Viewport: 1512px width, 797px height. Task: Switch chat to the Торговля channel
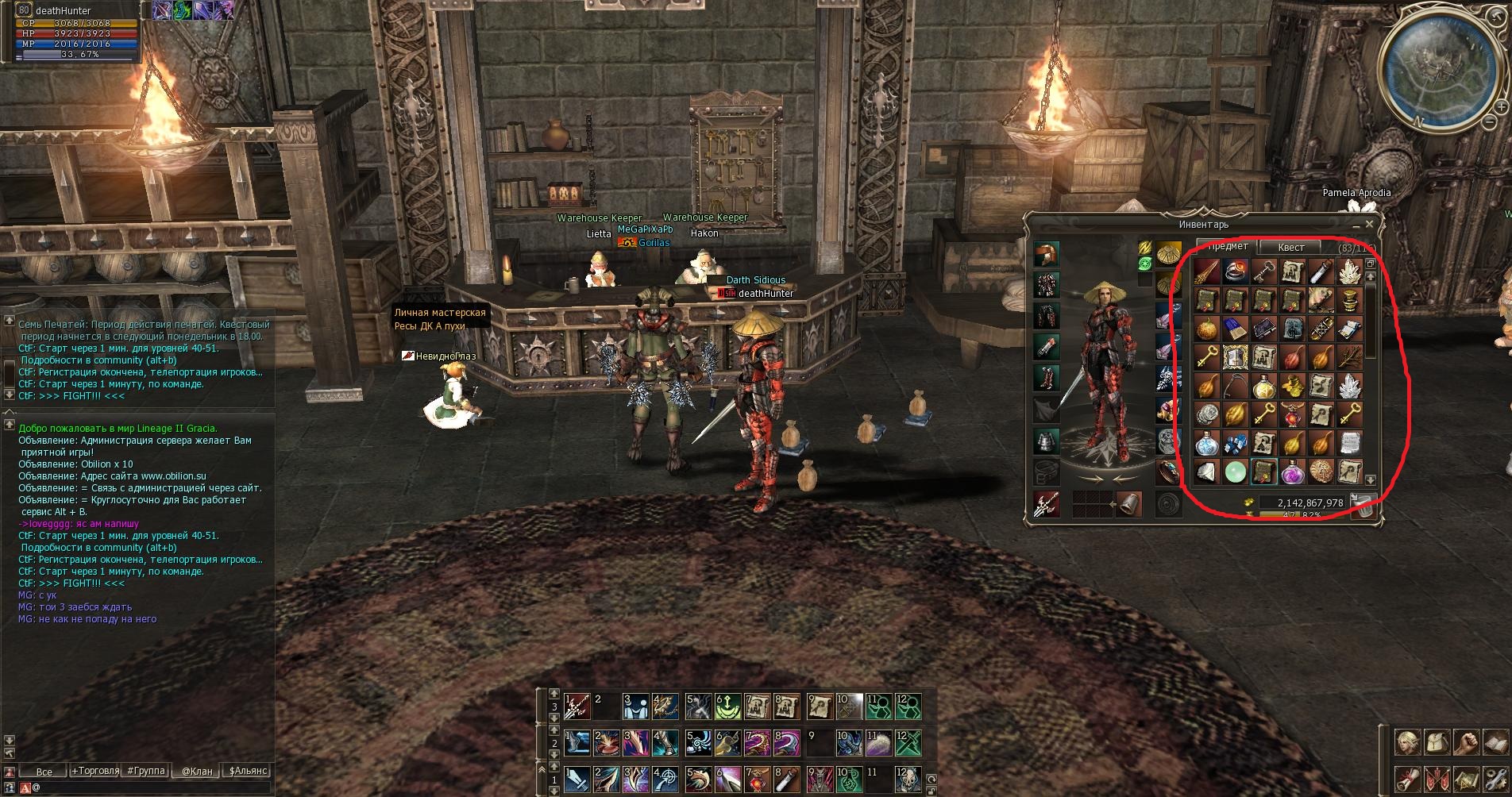[x=95, y=771]
